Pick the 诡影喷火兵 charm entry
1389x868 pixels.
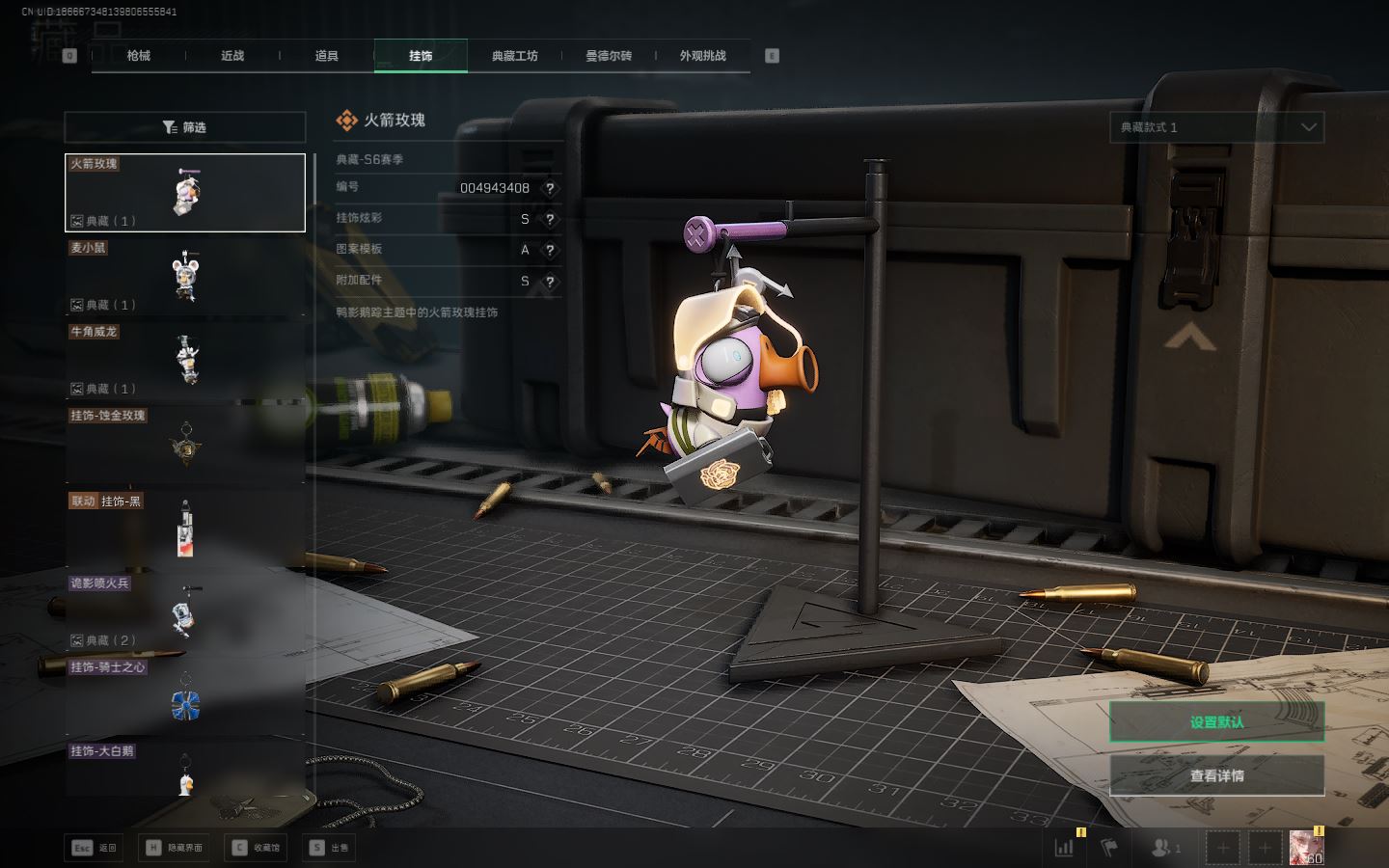coord(184,612)
